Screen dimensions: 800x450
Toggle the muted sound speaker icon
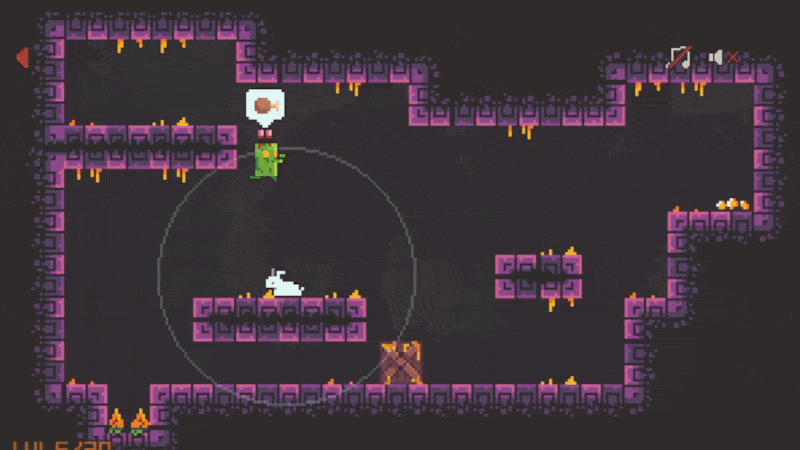pos(723,58)
